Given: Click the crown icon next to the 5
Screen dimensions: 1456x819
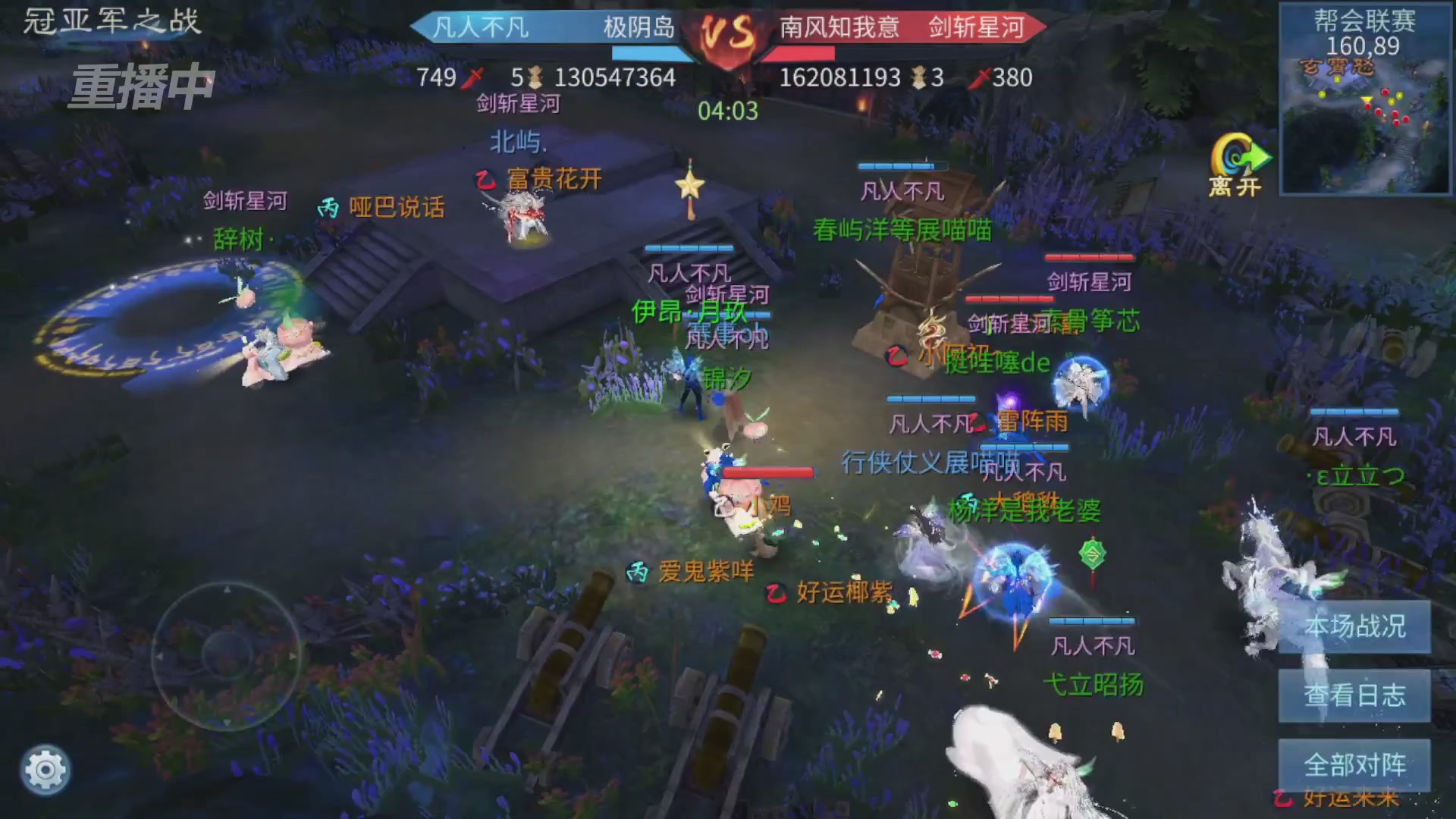Looking at the screenshot, I should (x=536, y=77).
